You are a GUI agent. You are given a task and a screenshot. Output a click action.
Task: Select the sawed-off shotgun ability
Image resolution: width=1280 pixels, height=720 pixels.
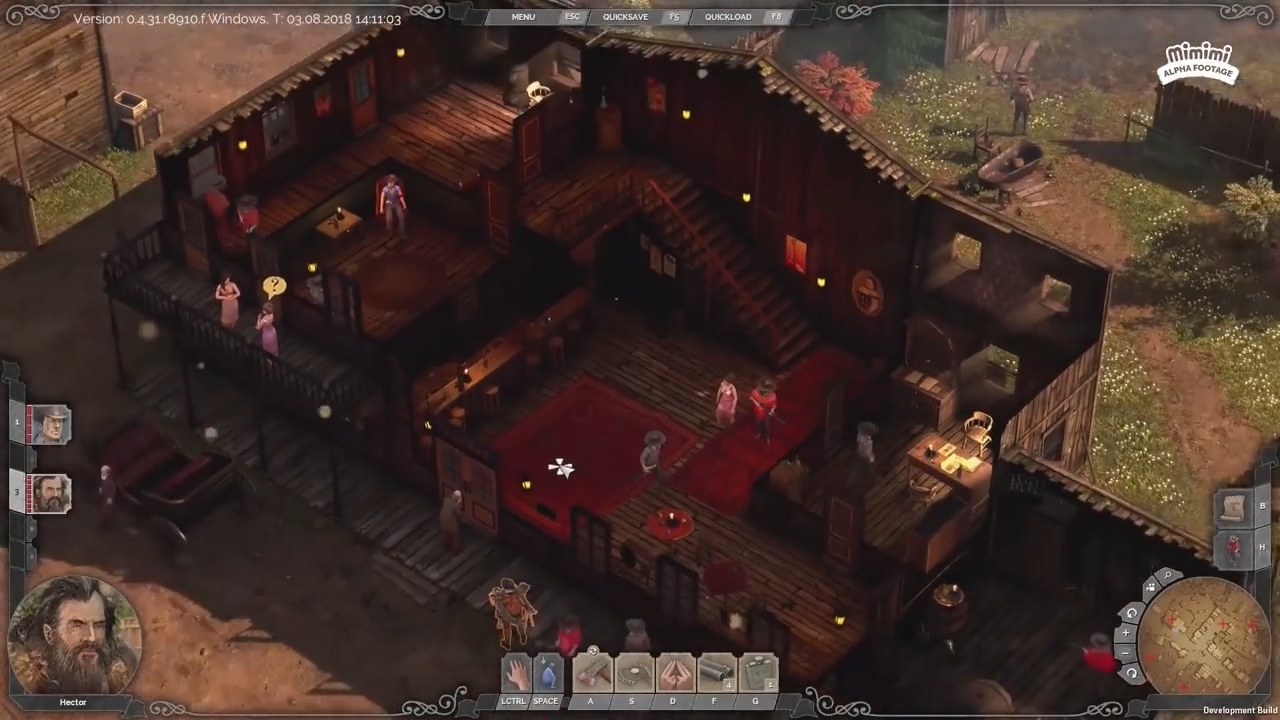click(715, 673)
